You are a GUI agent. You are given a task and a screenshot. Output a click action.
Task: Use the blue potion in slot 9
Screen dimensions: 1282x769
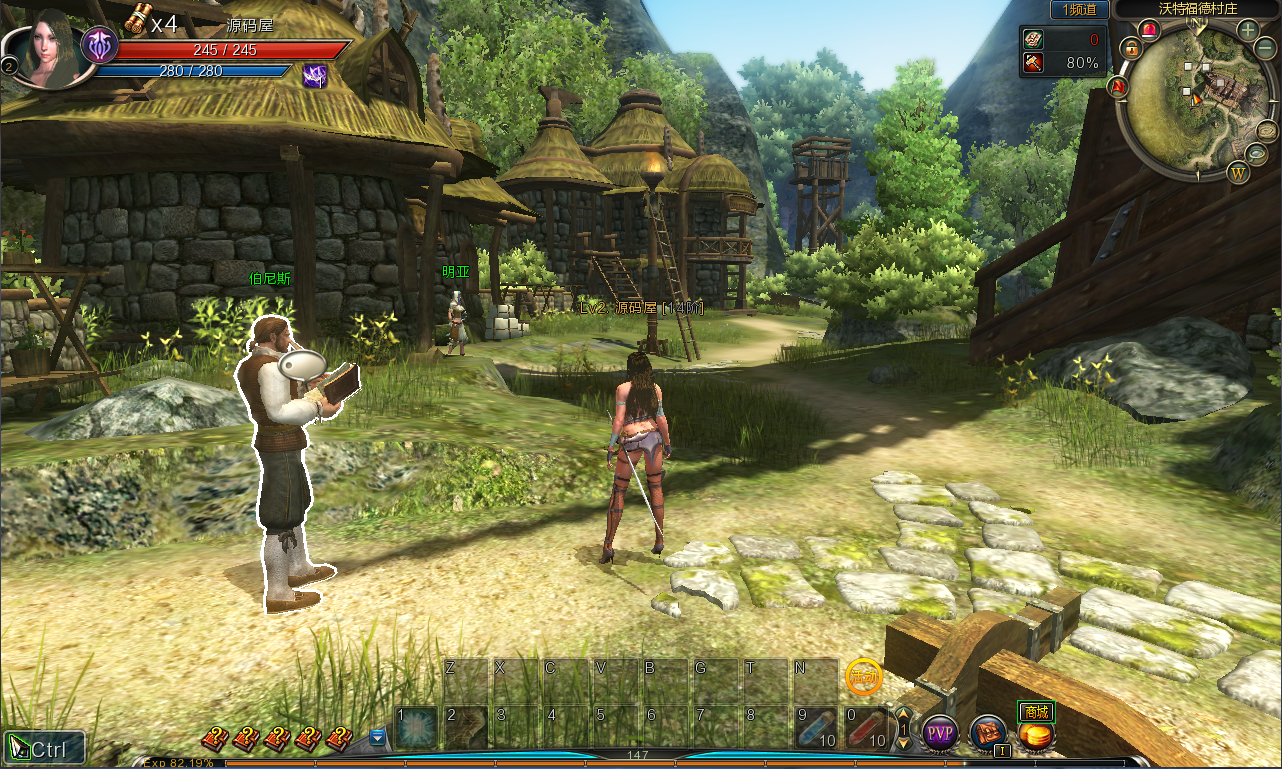click(816, 728)
